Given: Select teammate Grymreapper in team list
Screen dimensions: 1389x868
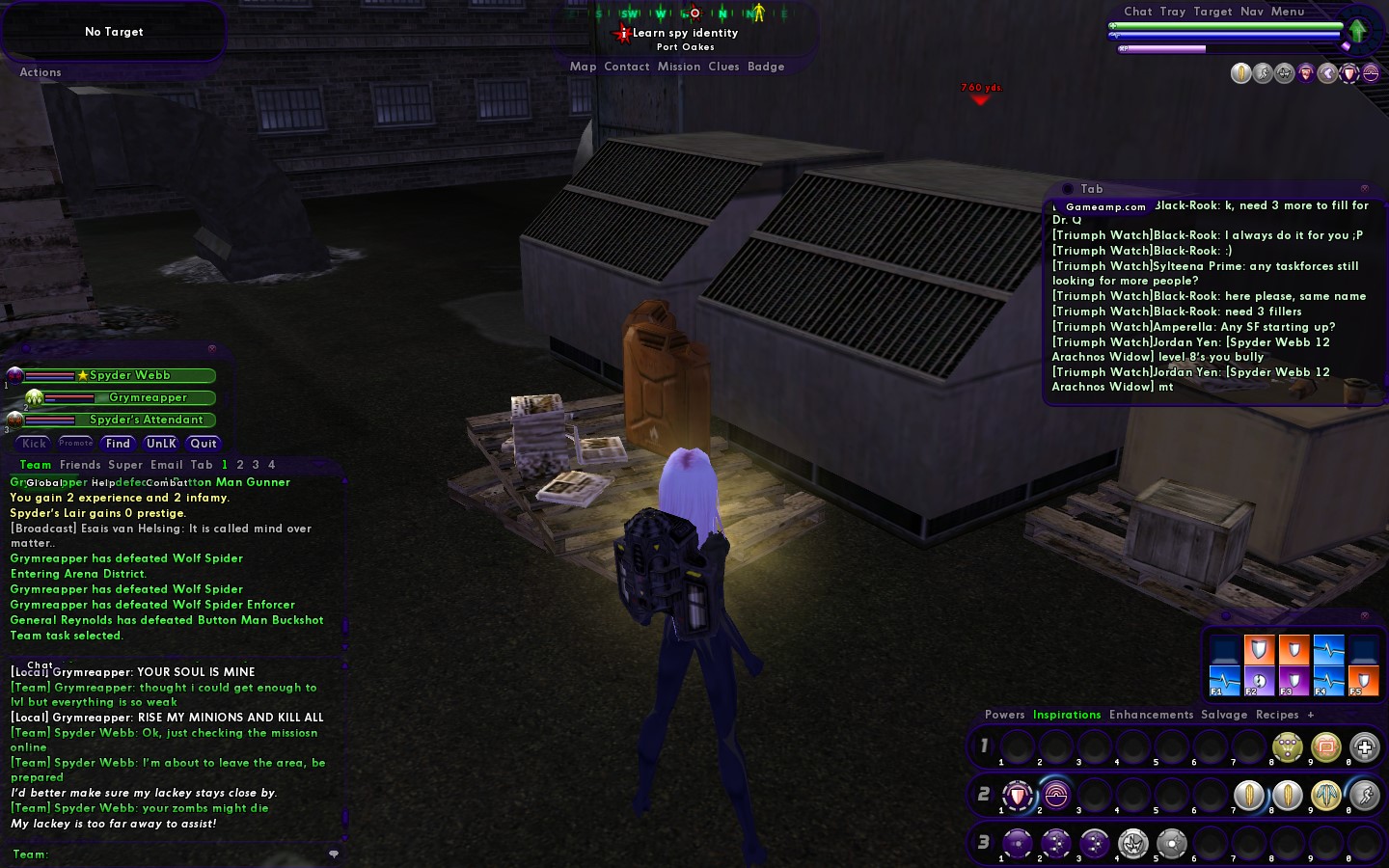Looking at the screenshot, I should point(147,397).
